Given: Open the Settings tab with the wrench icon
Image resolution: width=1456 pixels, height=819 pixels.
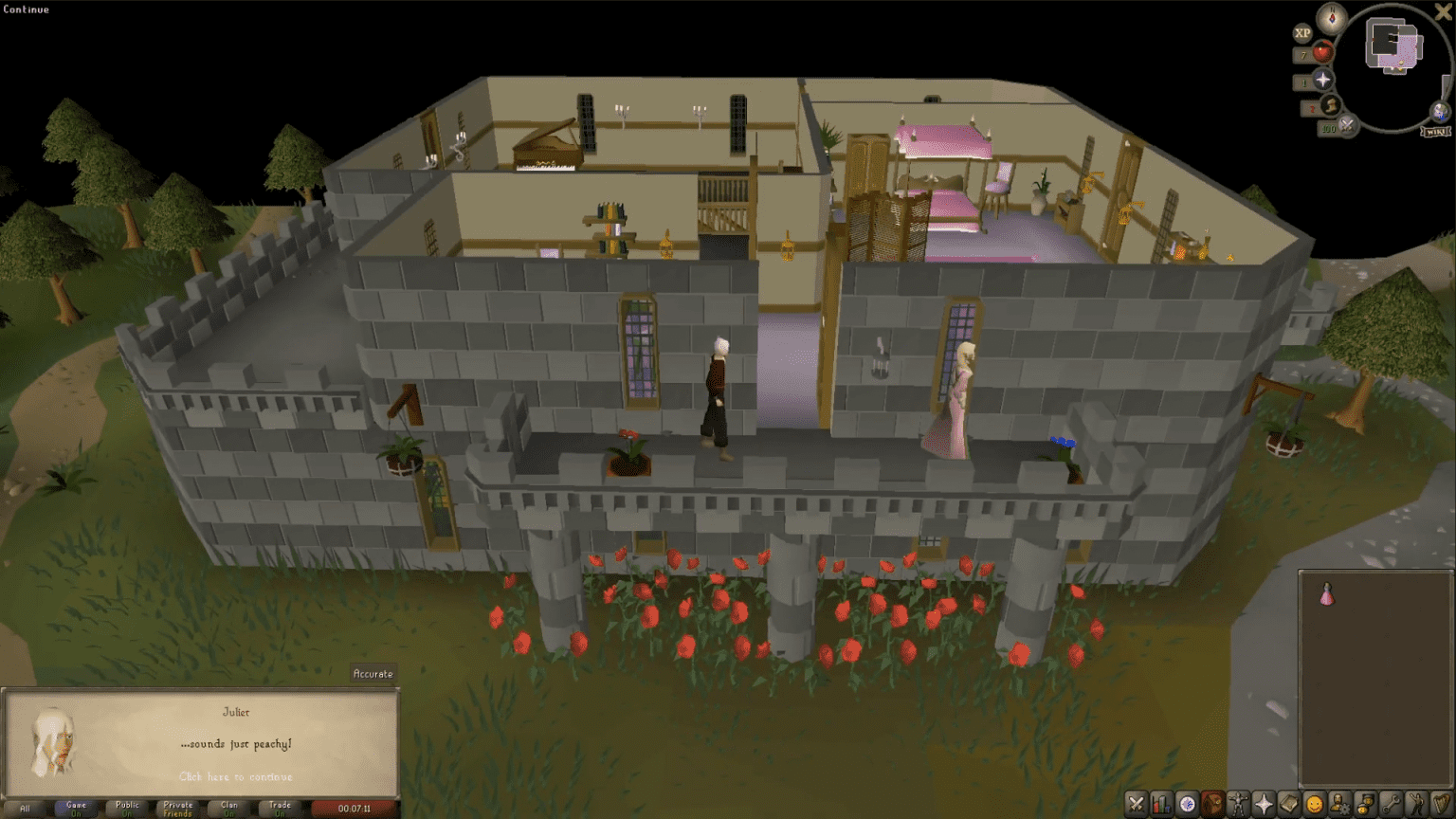Looking at the screenshot, I should pos(1390,805).
